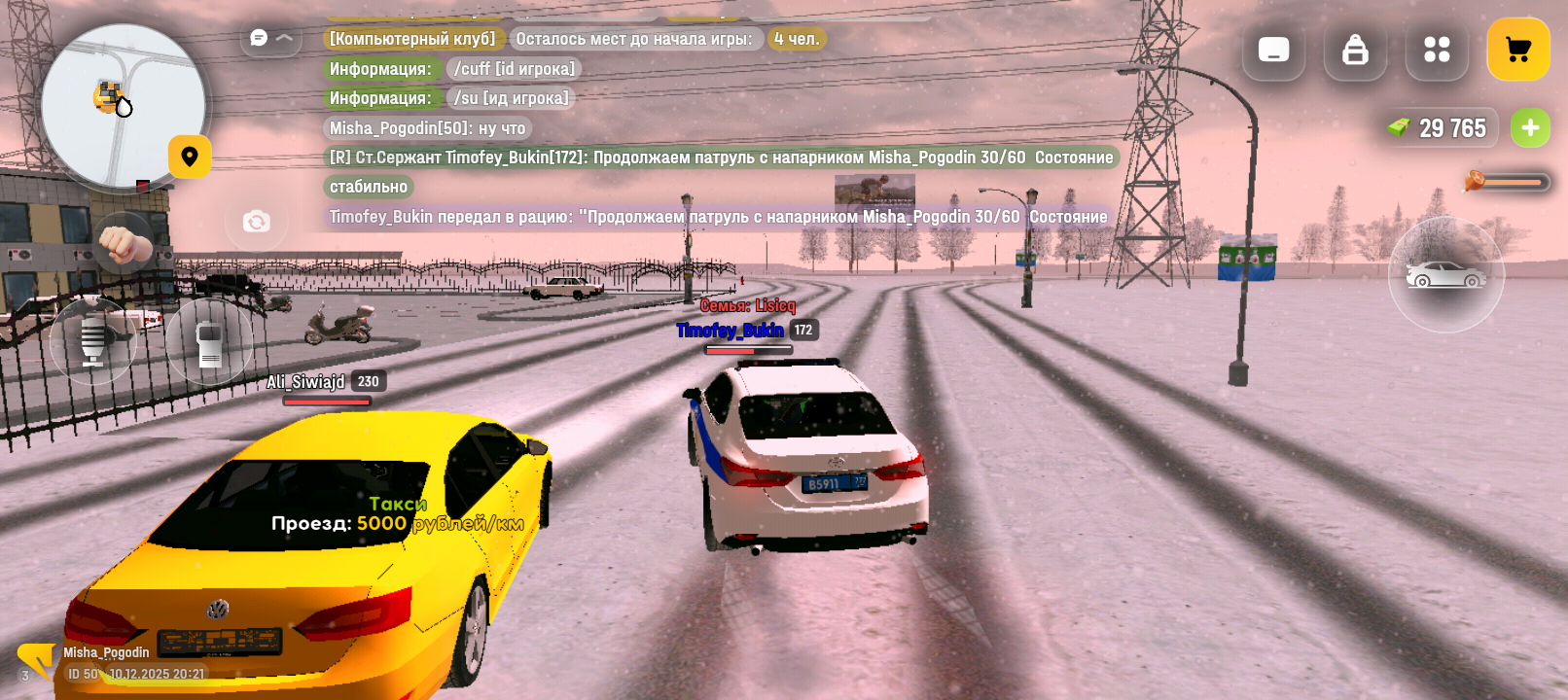Collapse the chat with the speech bubble toggle
Screen dimensions: 1568x700
tap(270, 38)
